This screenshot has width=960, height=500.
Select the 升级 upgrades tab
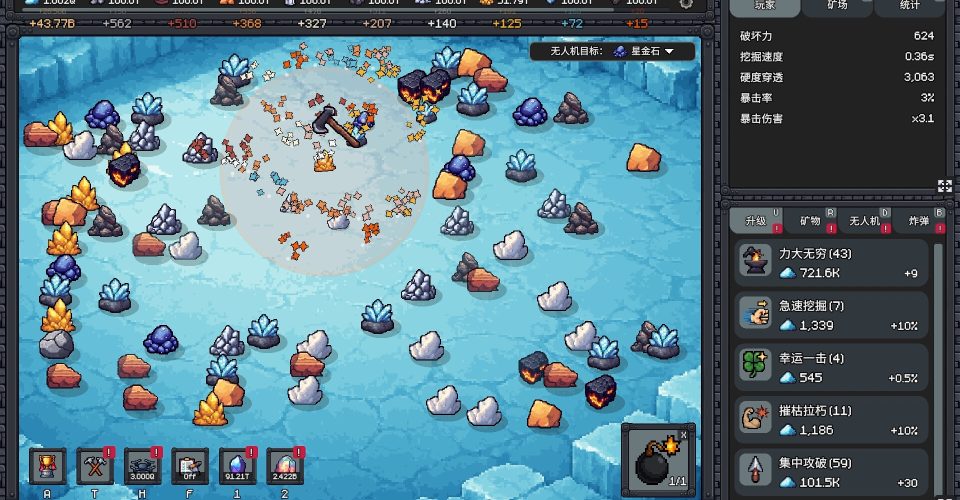coord(753,220)
